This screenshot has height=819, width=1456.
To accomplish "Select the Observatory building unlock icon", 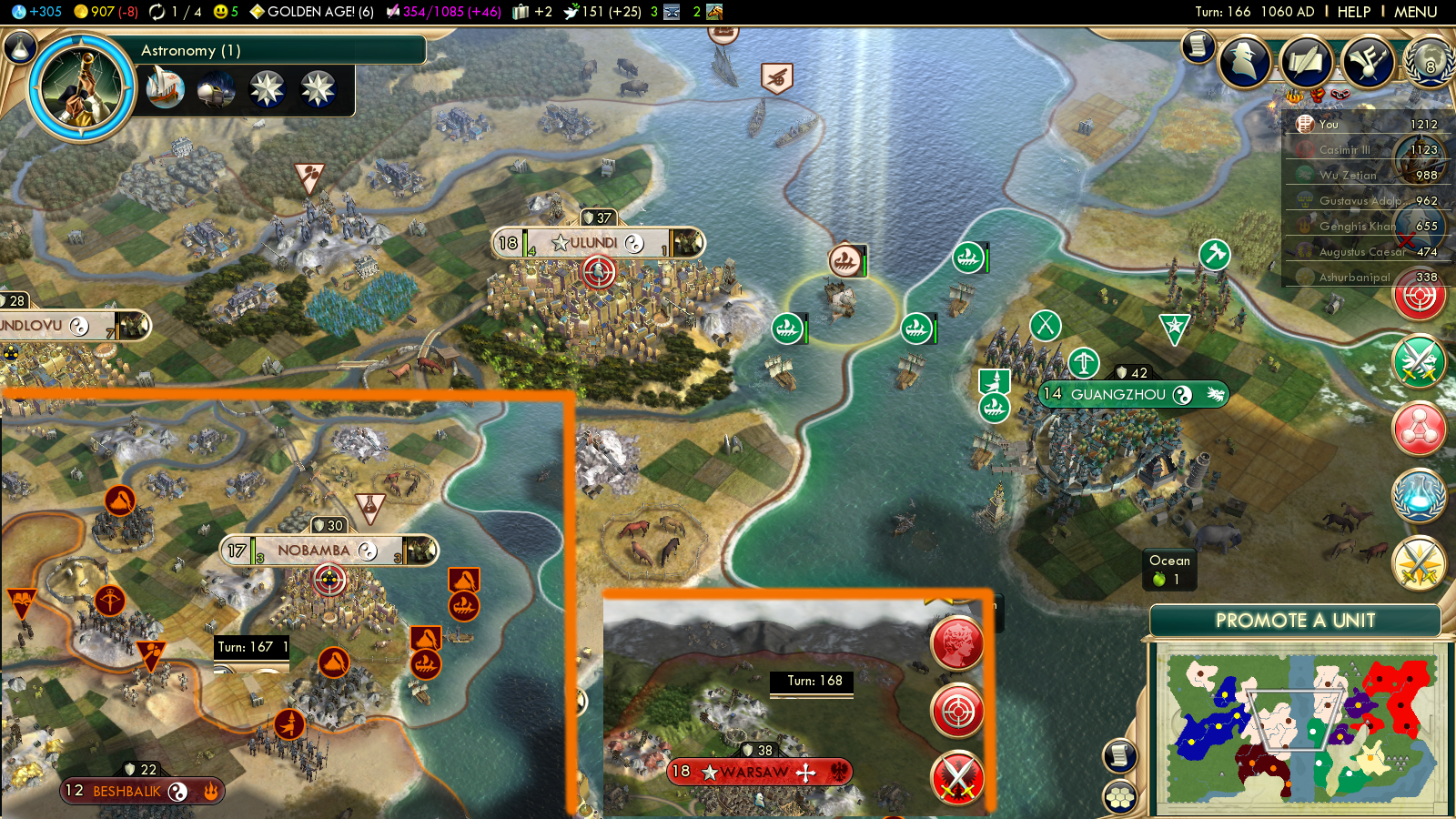I will click(x=216, y=89).
